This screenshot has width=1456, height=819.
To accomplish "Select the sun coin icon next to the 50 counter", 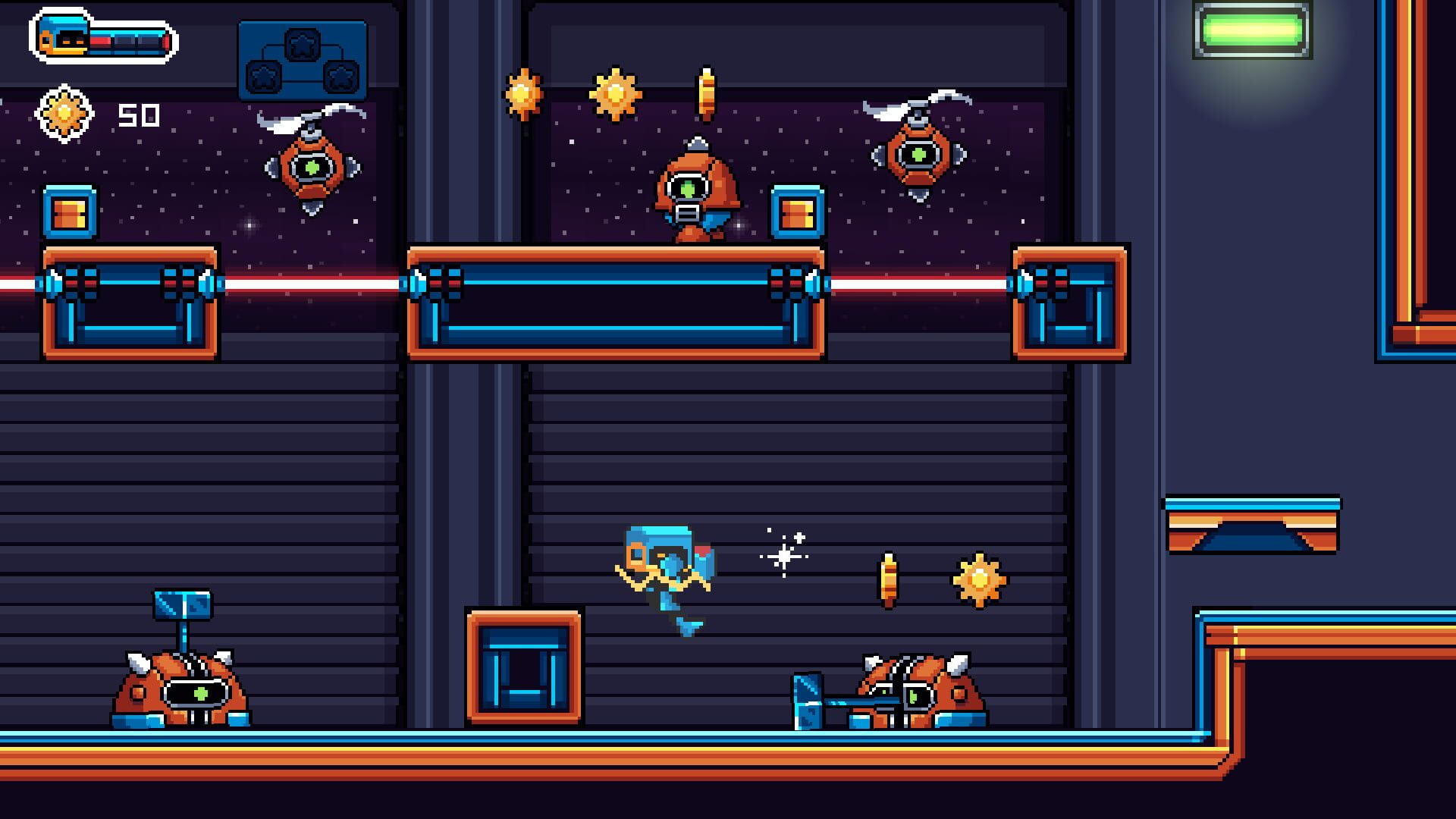I will pyautogui.click(x=65, y=111).
